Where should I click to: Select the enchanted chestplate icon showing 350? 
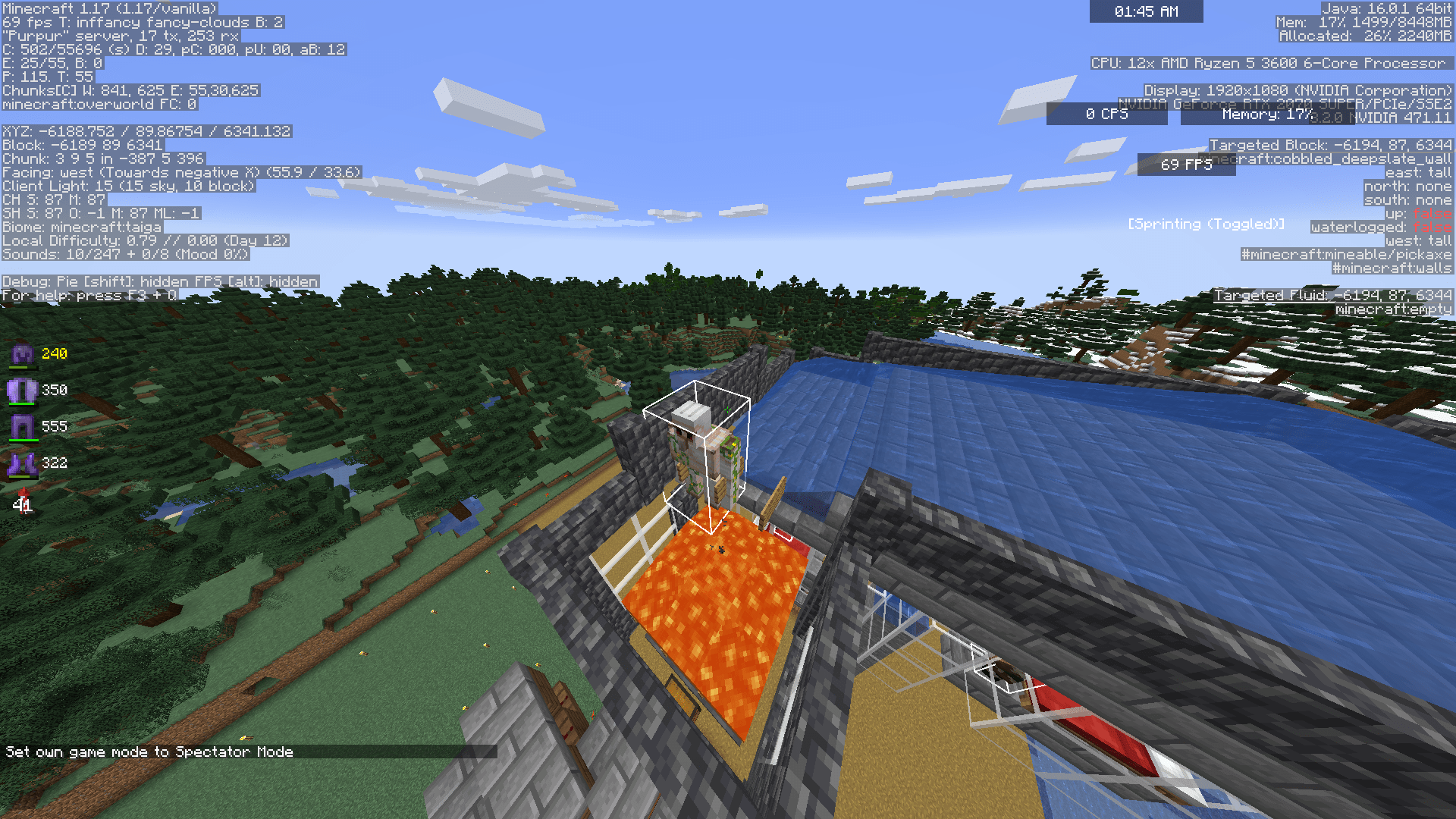pyautogui.click(x=23, y=389)
